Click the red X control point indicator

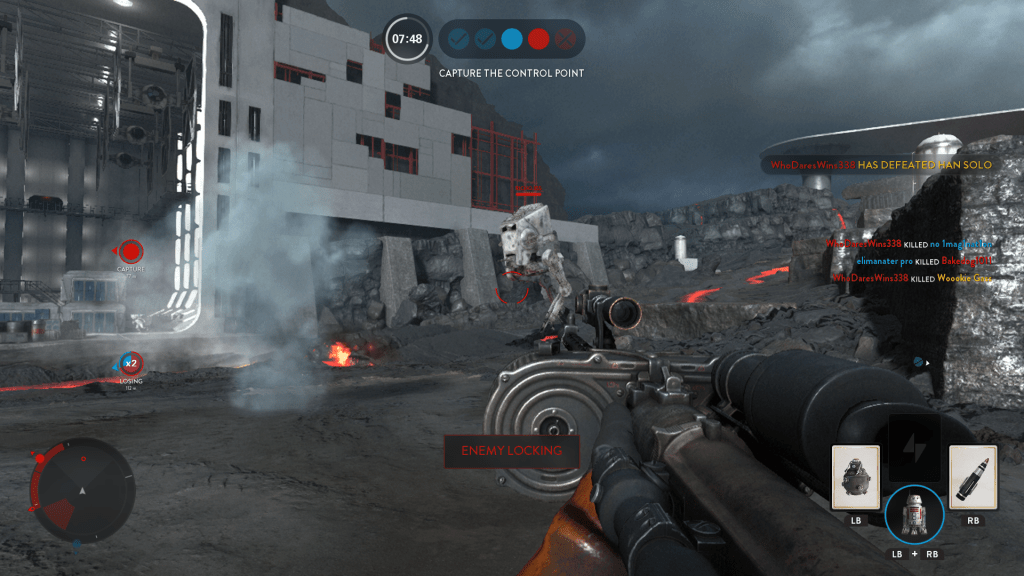click(566, 40)
